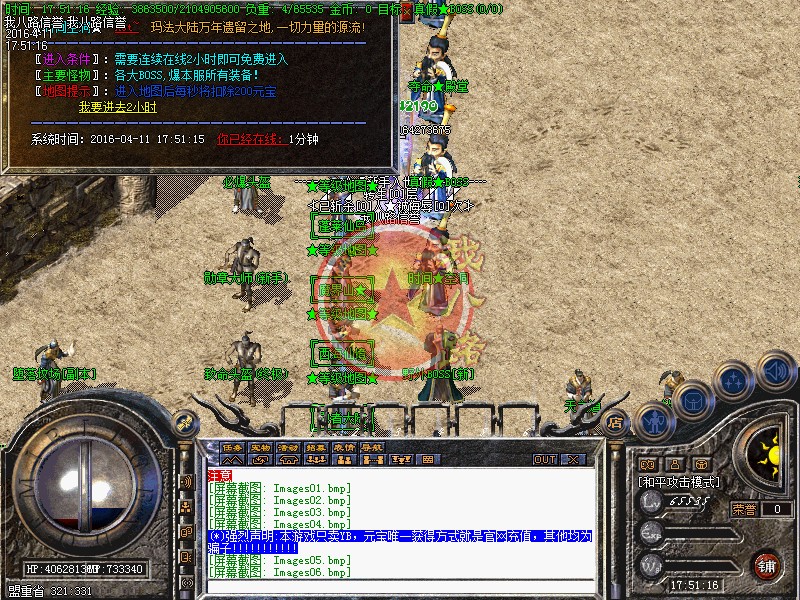Choose the "我要进去2小时" dialogue link
This screenshot has width=800, height=600.
coord(118,107)
